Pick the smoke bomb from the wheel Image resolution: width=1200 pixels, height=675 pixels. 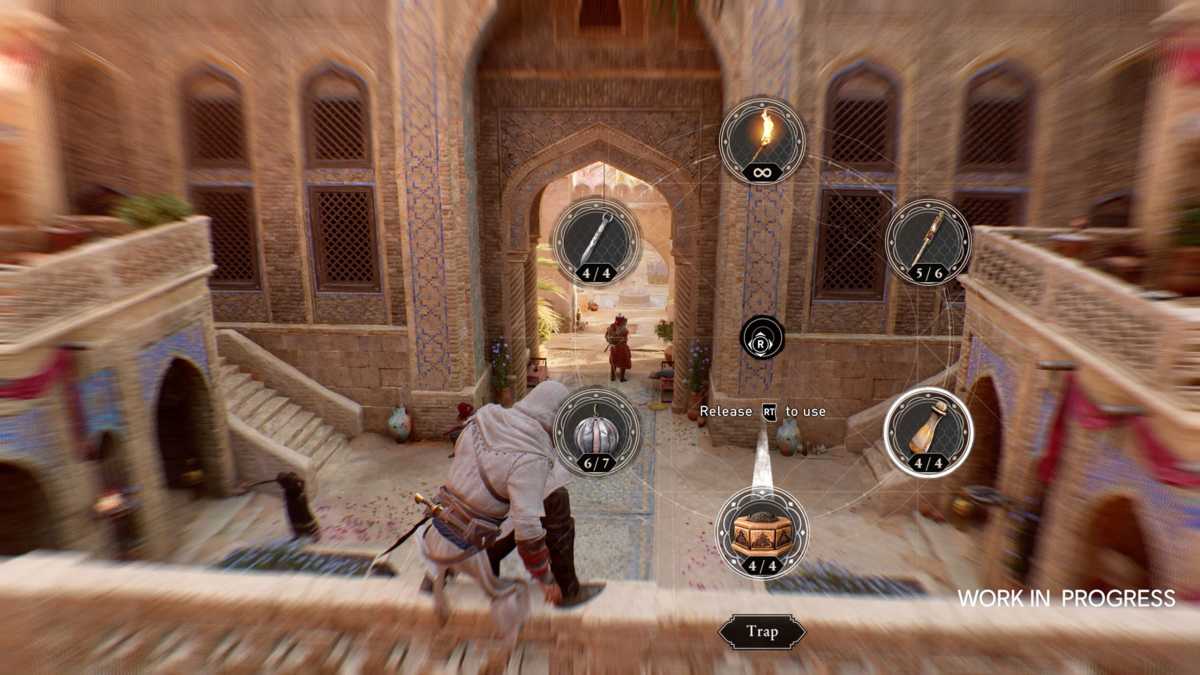coord(597,430)
